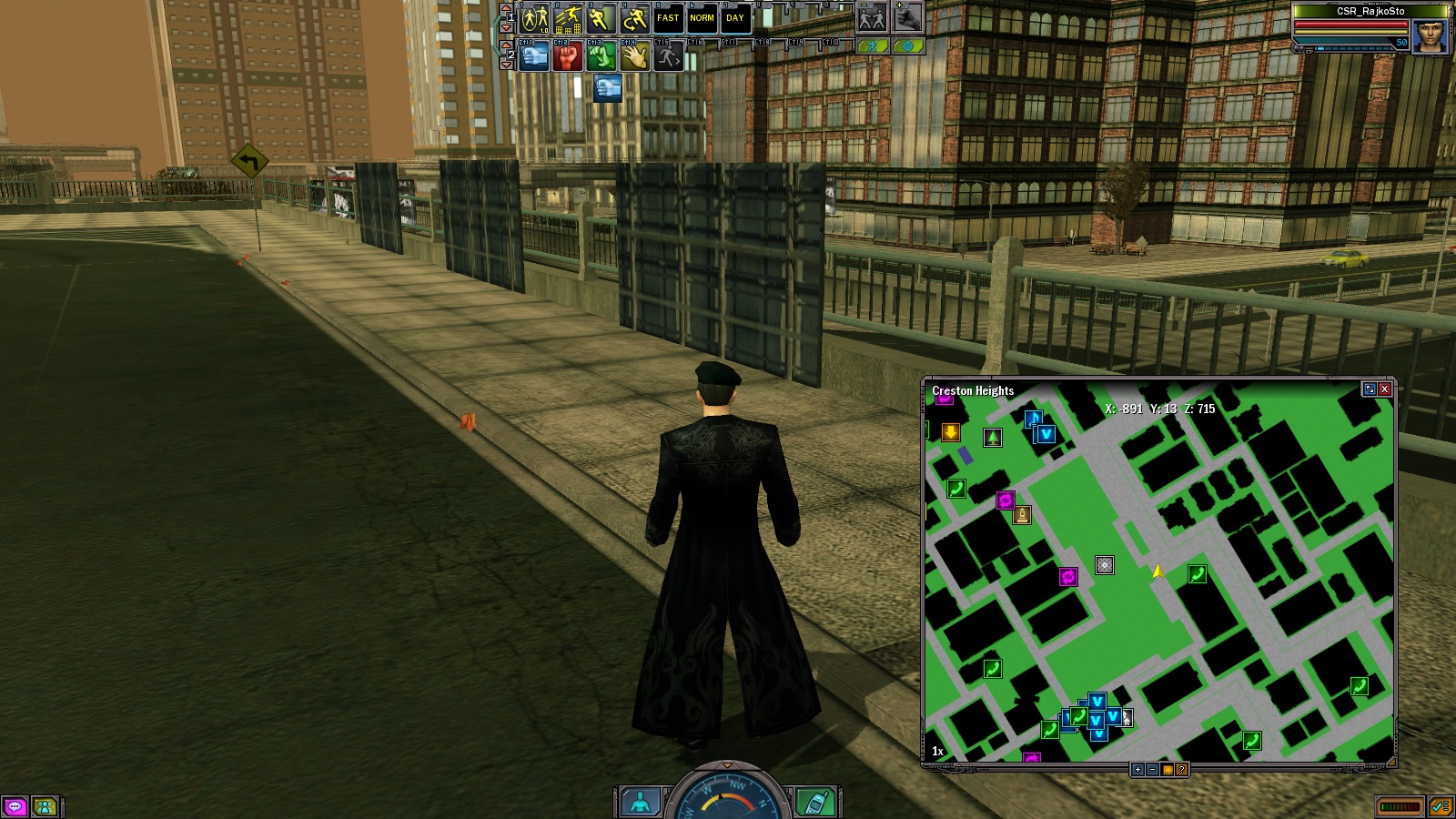Open the map help question mark button
The image size is (1456, 819).
coord(1181,770)
